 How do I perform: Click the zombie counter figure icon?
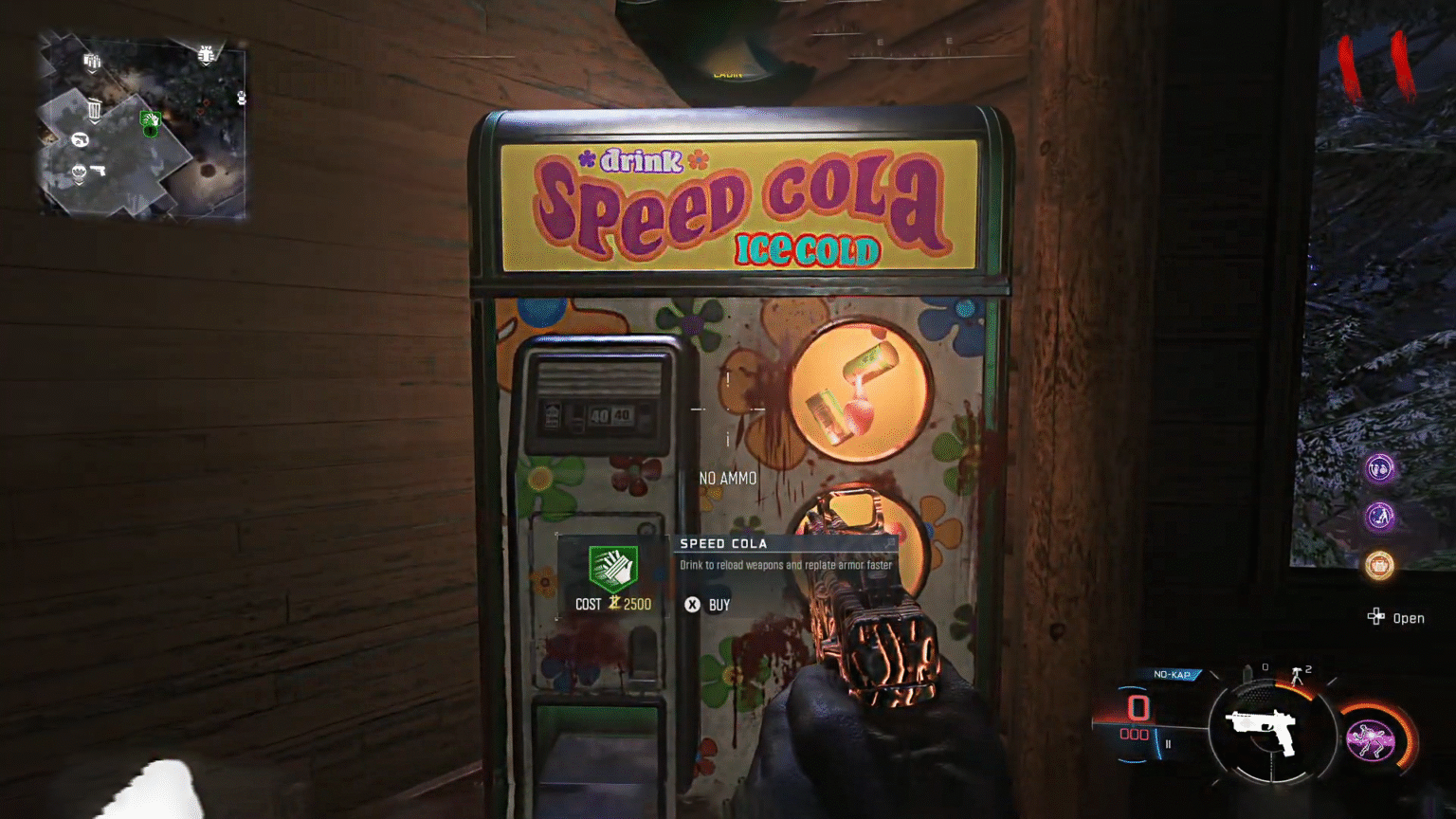1297,676
